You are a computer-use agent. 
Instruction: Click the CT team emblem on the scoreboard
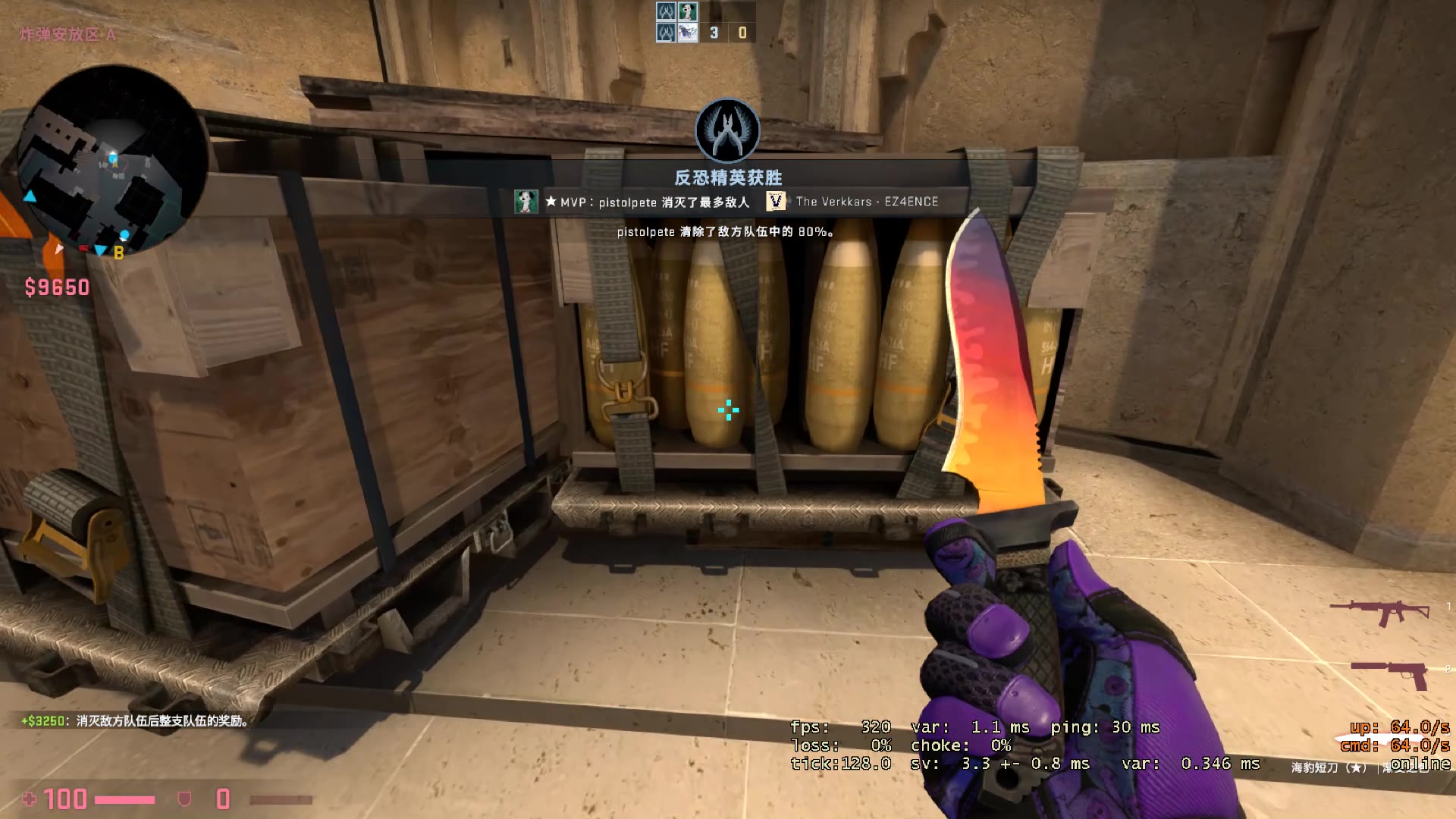(667, 11)
